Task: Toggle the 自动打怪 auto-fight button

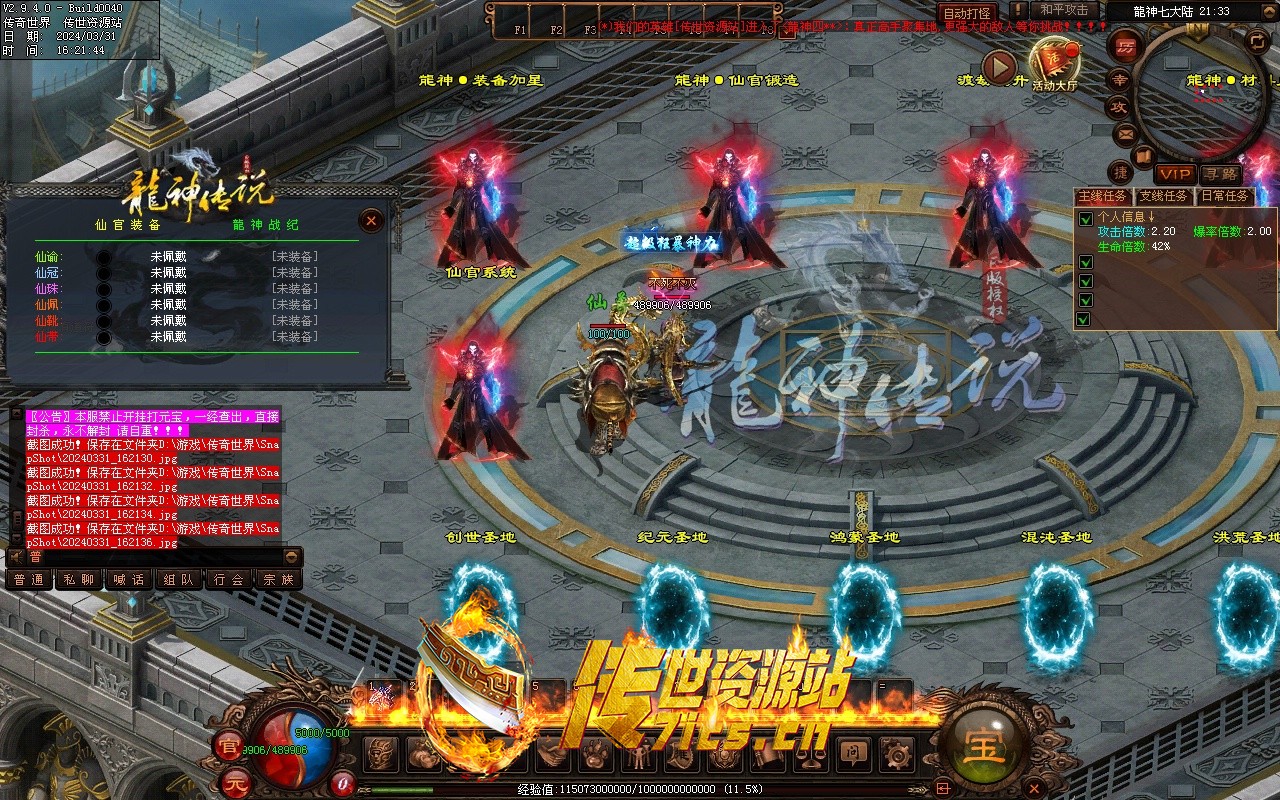Action: pos(968,14)
